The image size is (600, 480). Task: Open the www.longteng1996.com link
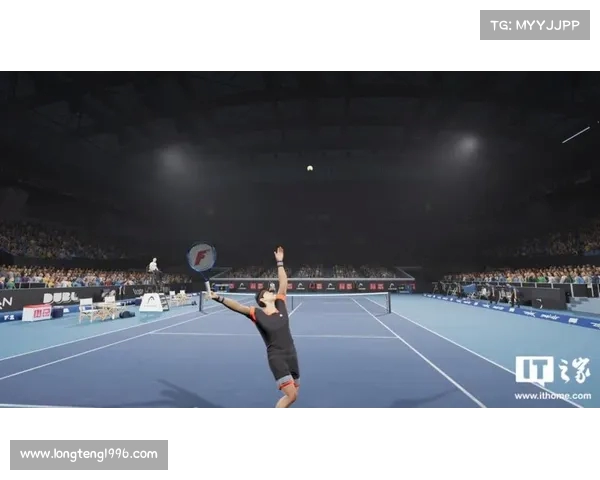[89, 454]
